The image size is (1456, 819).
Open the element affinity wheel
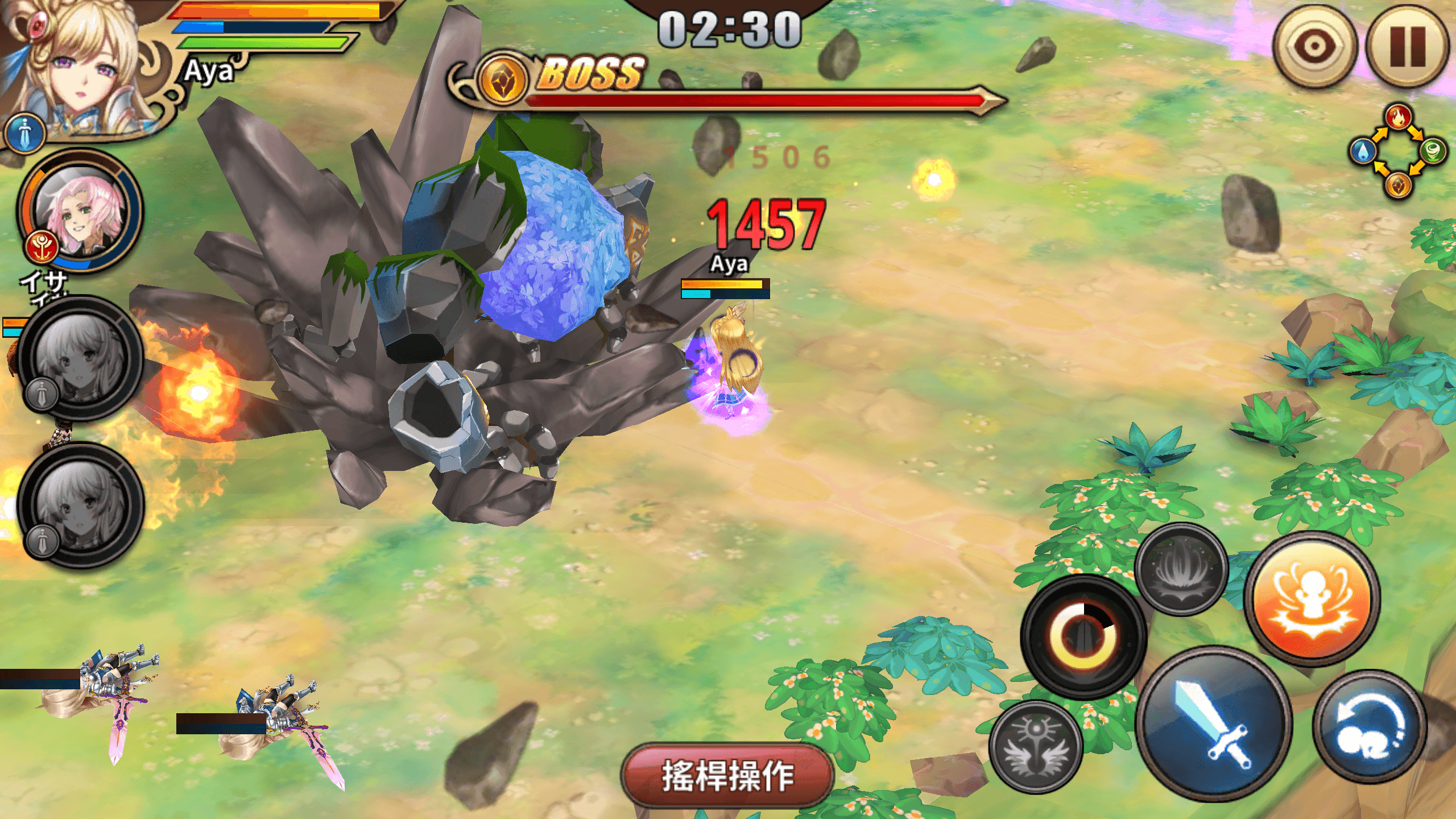pos(1399,151)
